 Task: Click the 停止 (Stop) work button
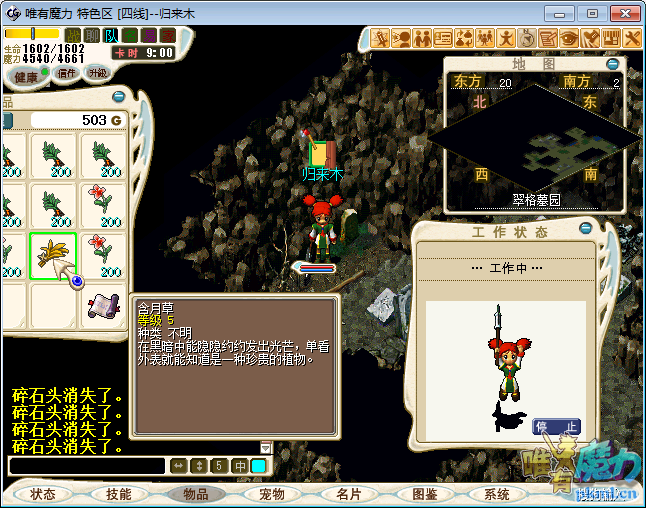[x=556, y=427]
